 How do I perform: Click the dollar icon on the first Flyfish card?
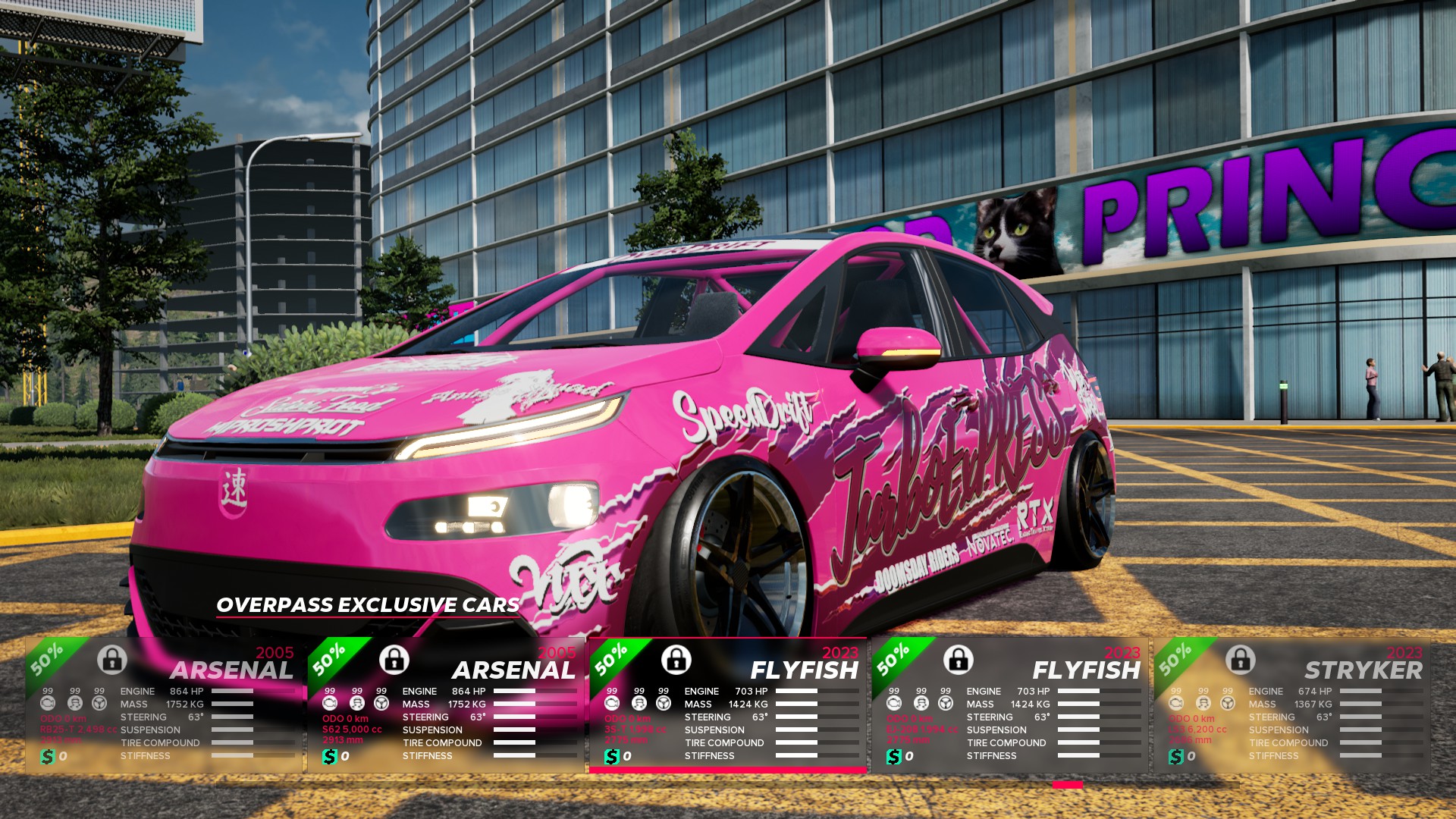point(611,758)
